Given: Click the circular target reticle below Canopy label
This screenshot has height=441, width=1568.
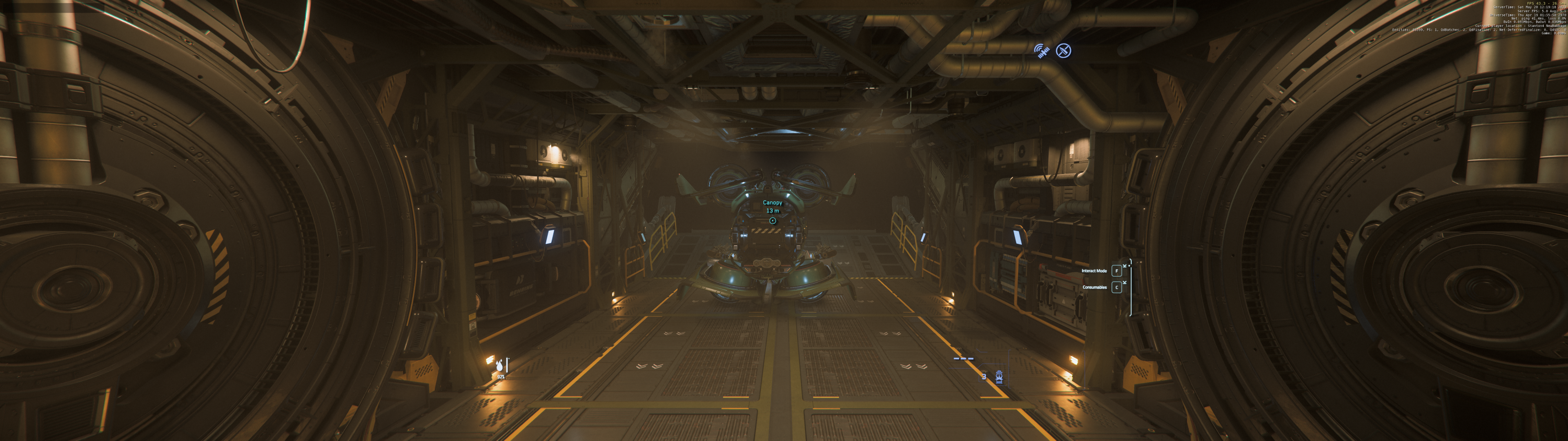Looking at the screenshot, I should click(x=773, y=220).
